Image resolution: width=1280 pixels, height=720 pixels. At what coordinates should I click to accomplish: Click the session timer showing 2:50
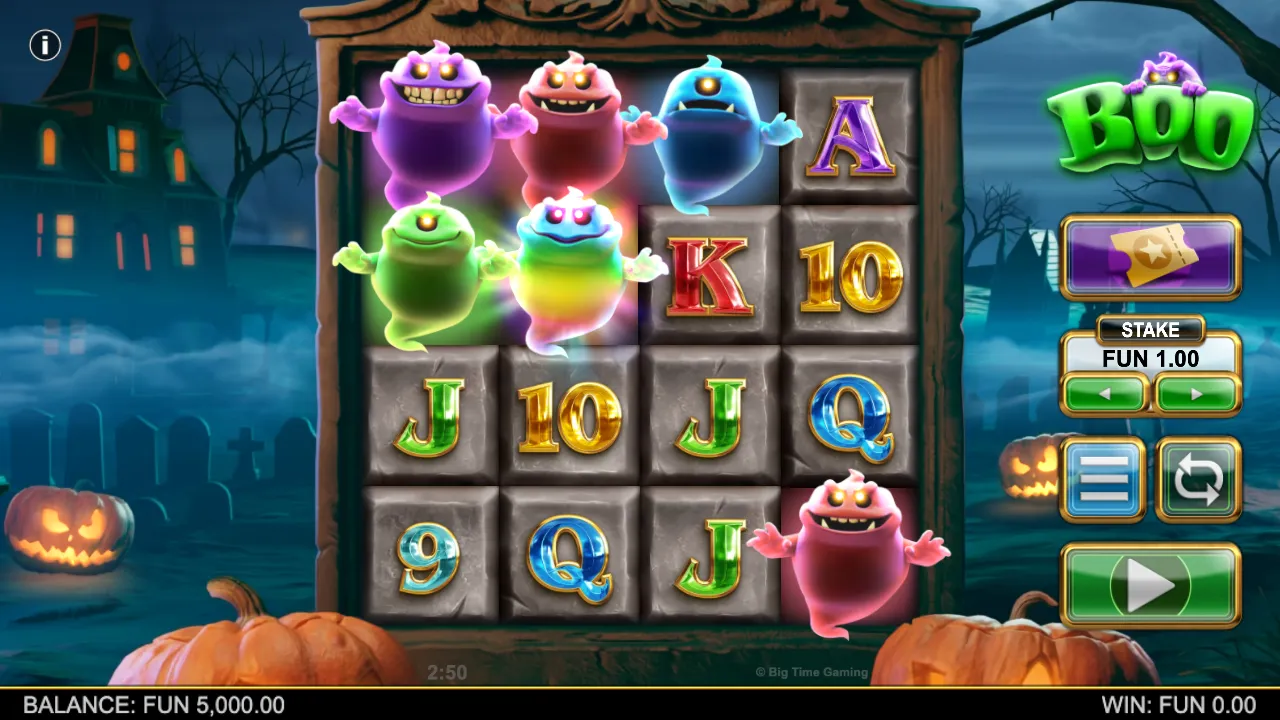pos(448,673)
